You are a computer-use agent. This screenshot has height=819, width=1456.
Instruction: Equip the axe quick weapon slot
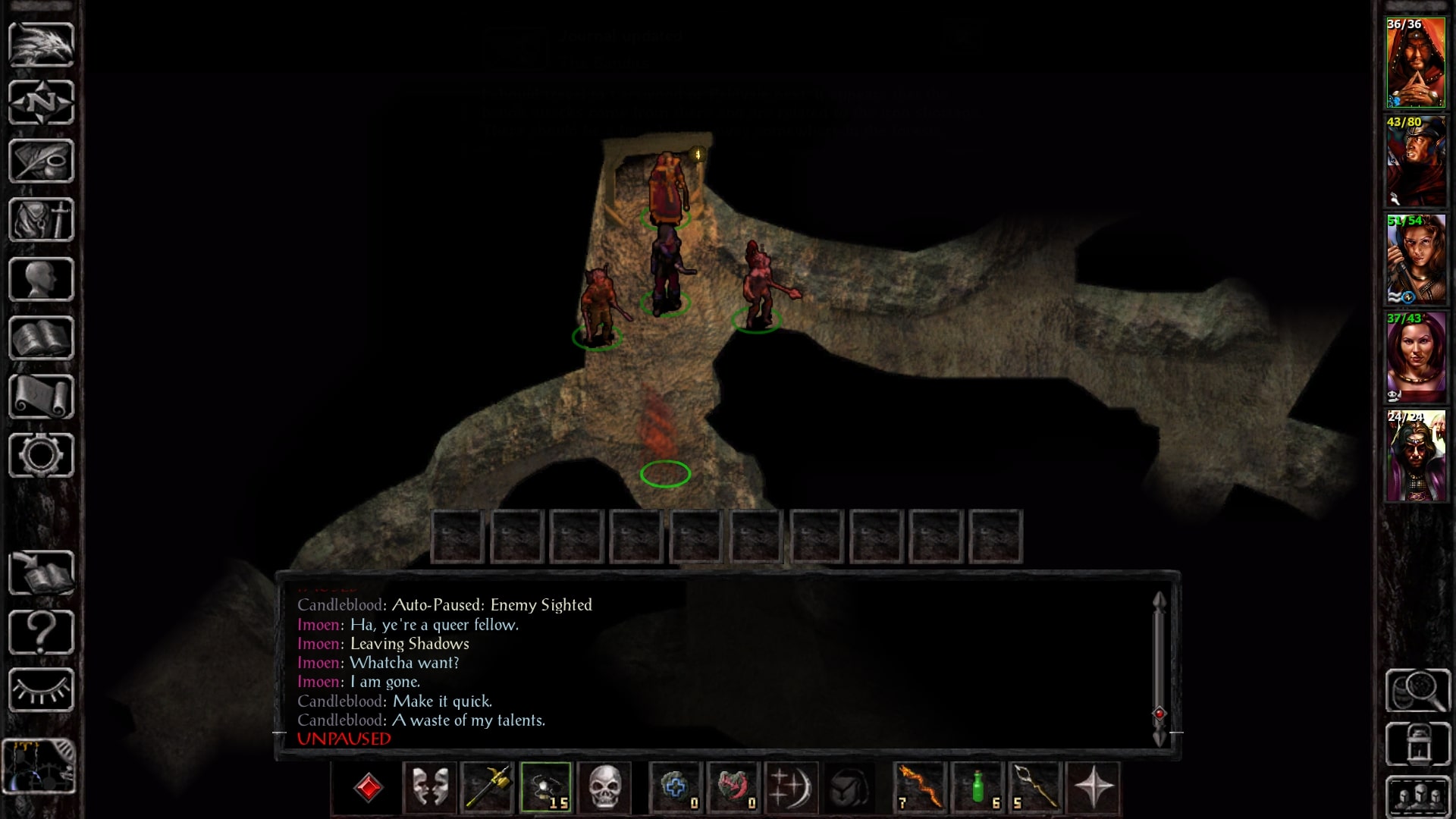[x=487, y=787]
